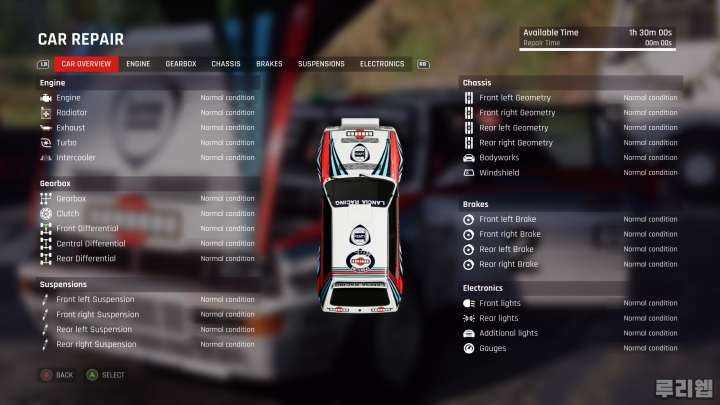Pick the Clutch entry

click(147, 214)
